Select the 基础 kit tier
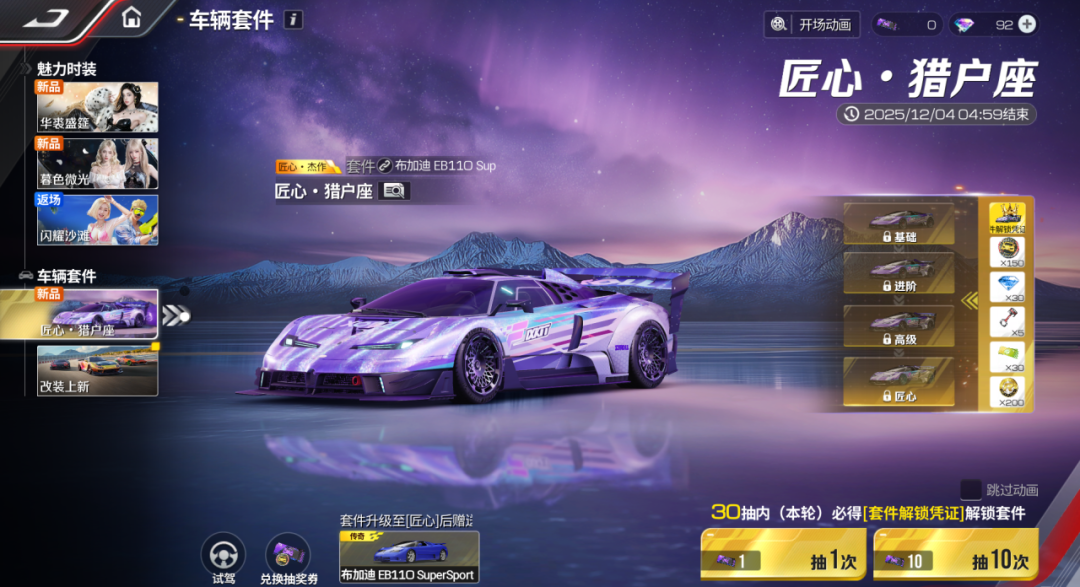This screenshot has height=587, width=1080. point(898,224)
